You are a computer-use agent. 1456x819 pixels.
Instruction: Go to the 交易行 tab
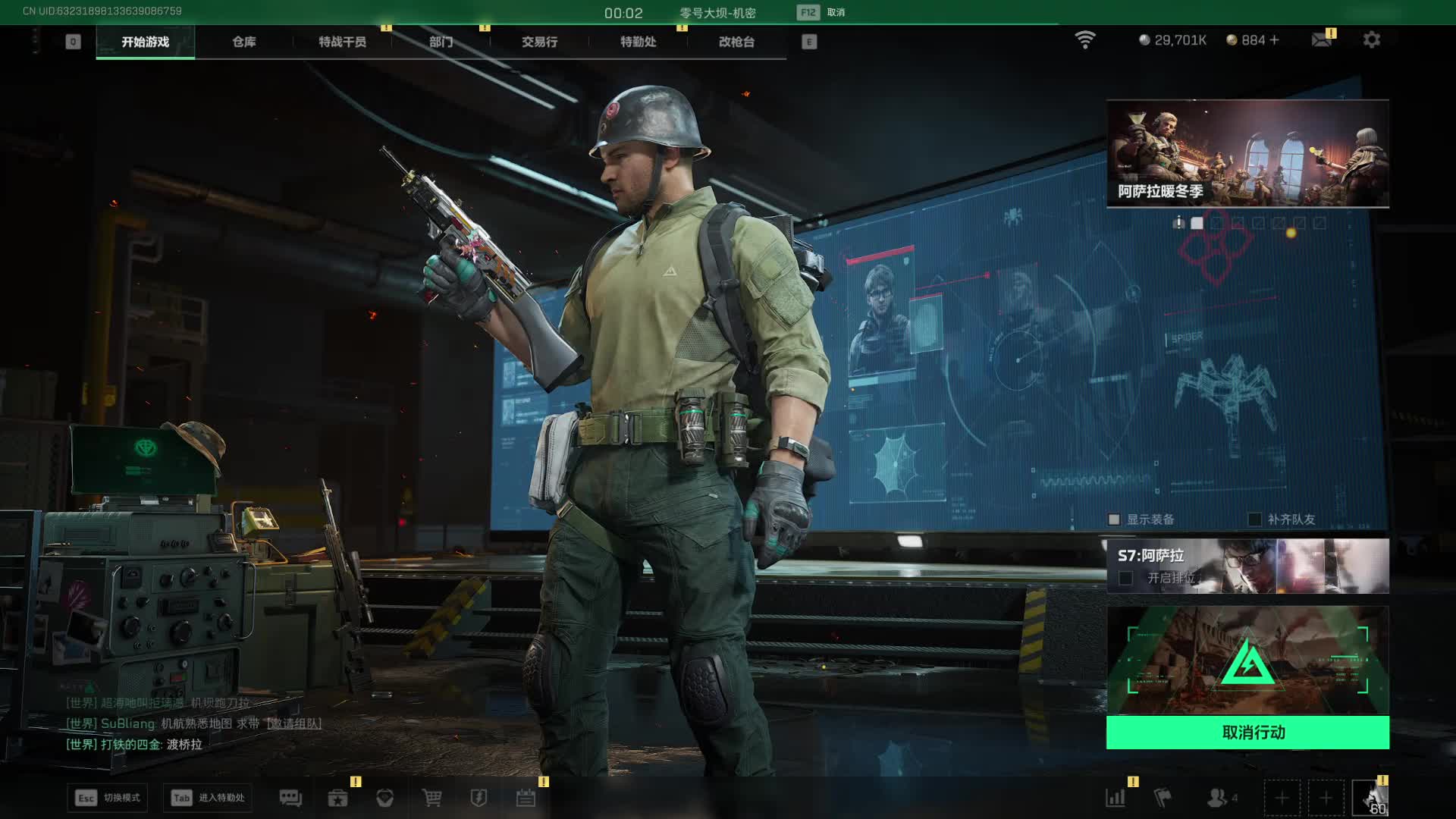539,42
